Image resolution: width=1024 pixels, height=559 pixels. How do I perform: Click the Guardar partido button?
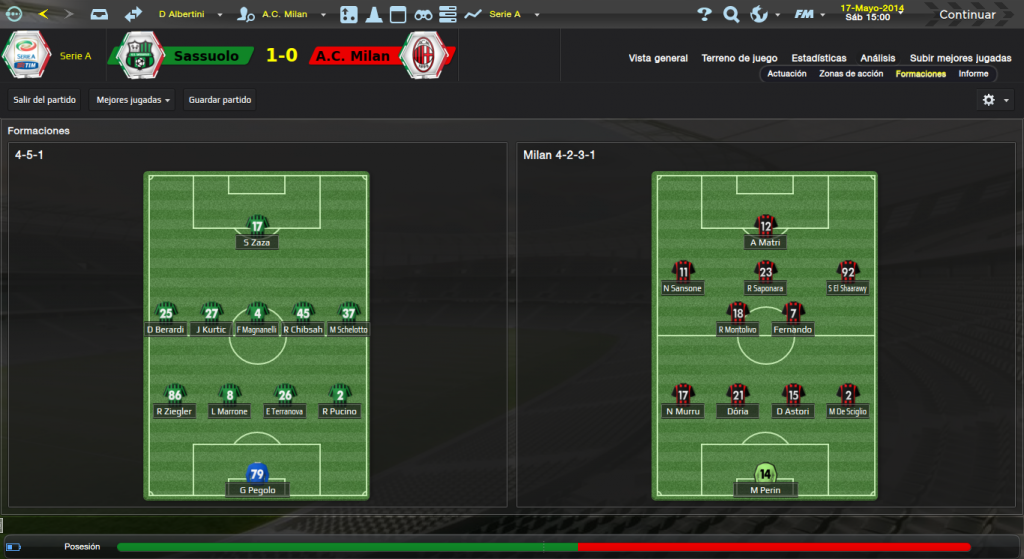coord(219,100)
